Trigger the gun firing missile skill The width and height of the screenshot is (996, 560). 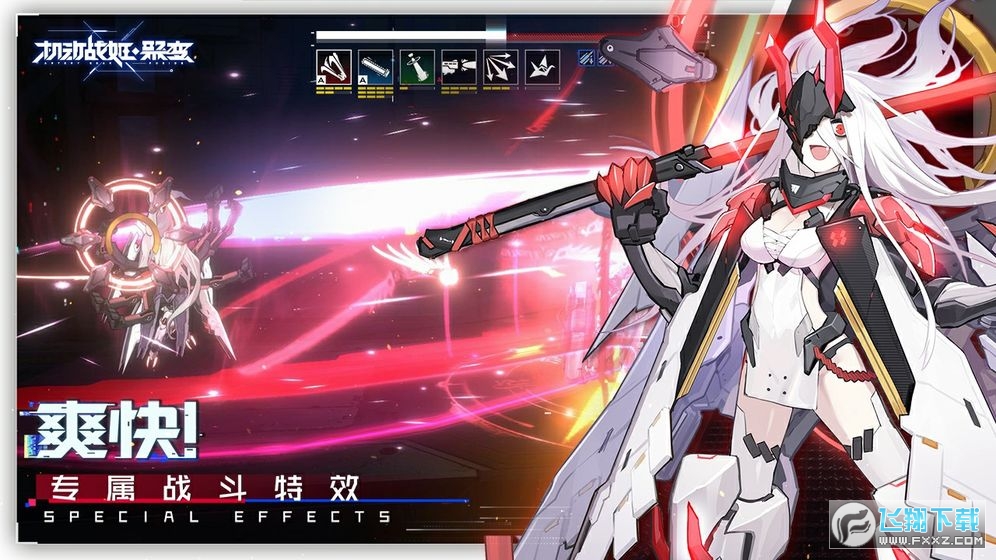tap(459, 67)
